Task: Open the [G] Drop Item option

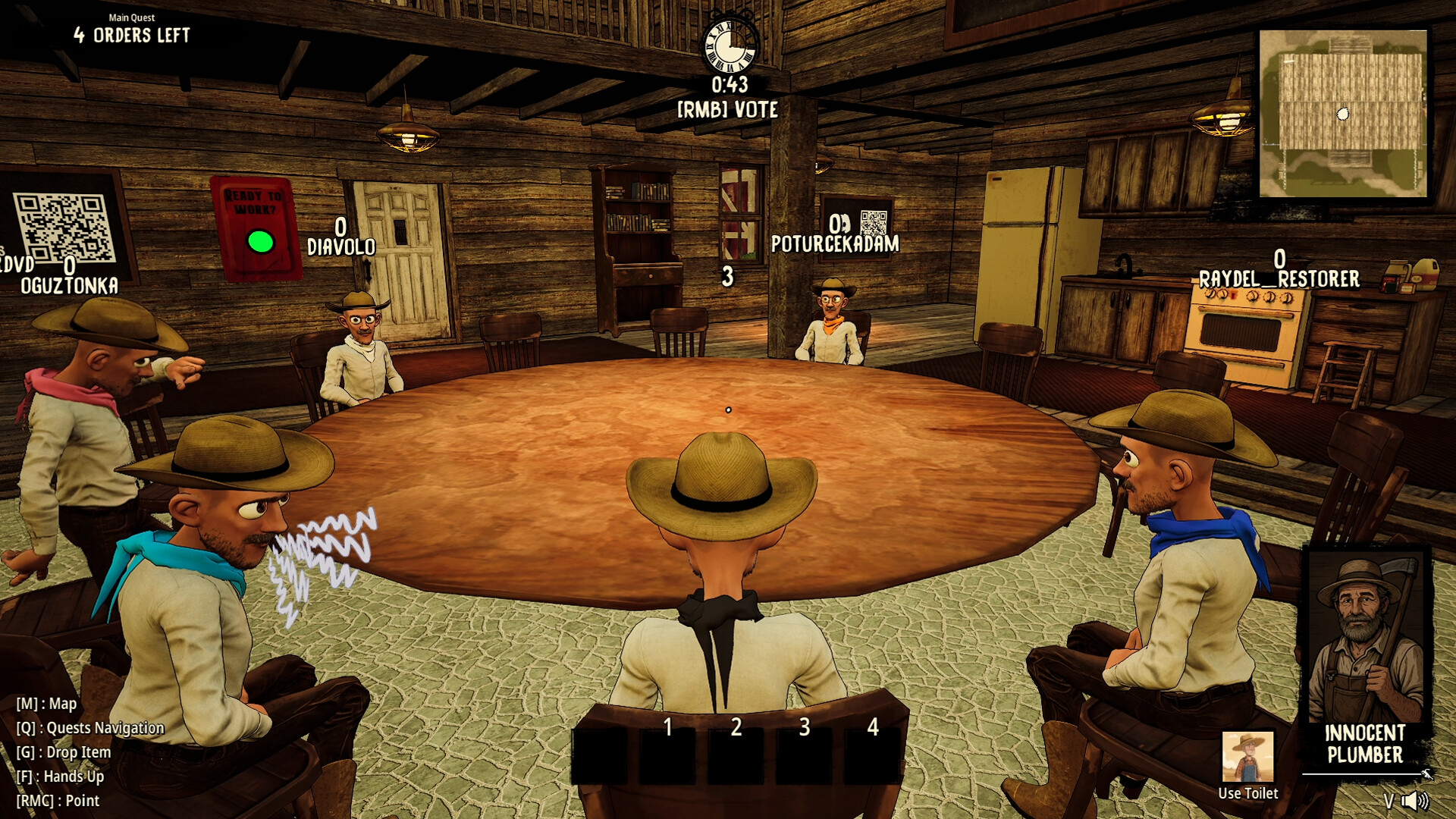Action: [x=64, y=752]
